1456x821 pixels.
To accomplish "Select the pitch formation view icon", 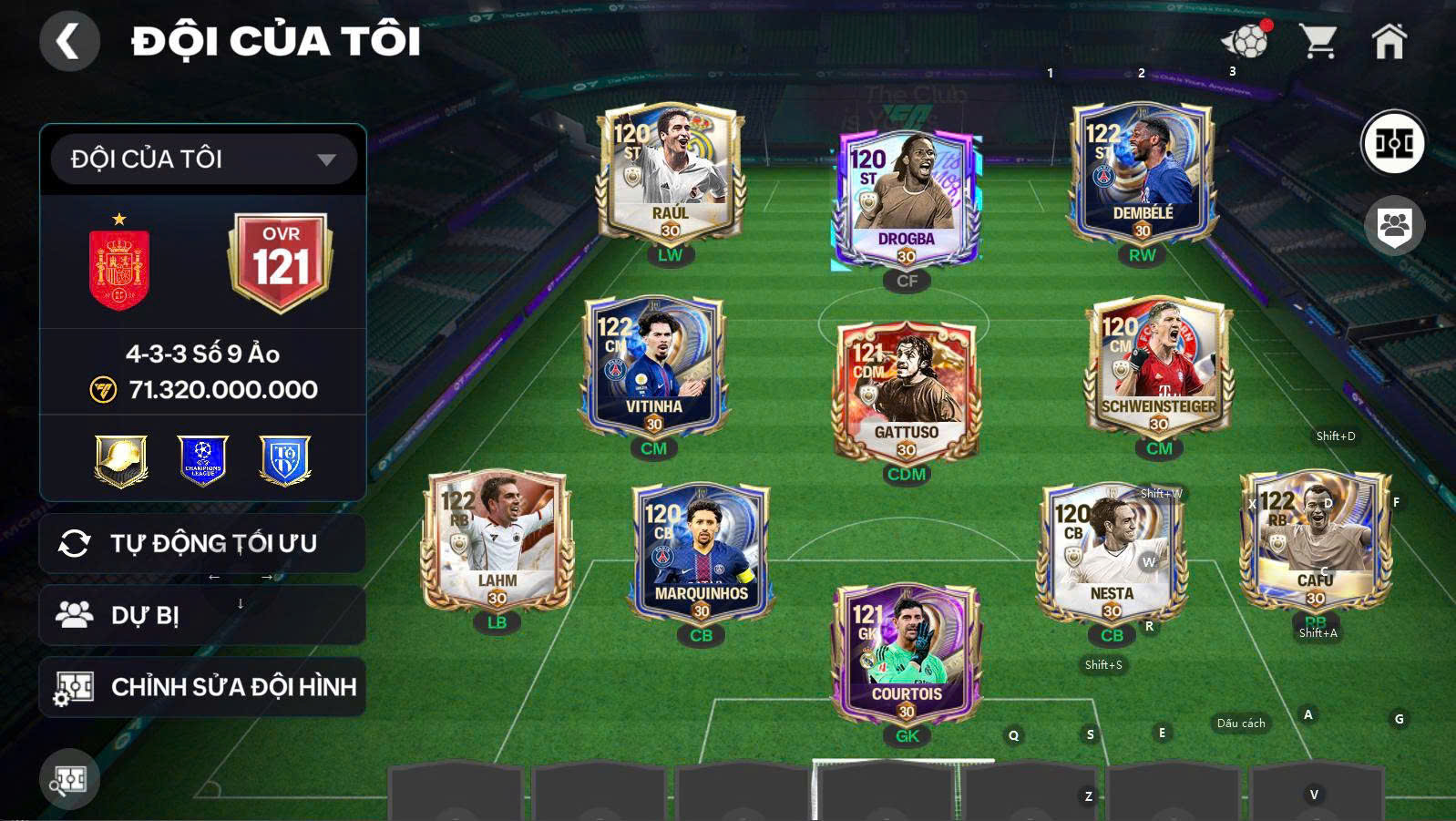I will point(1392,141).
